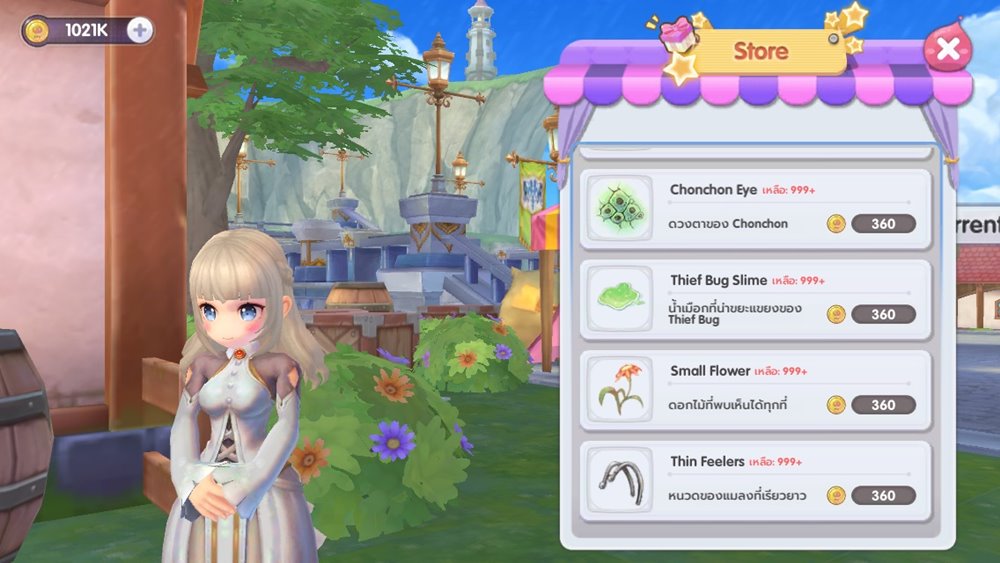Select the Small Flower store row
Viewport: 1000px width, 563px height.
click(x=755, y=388)
